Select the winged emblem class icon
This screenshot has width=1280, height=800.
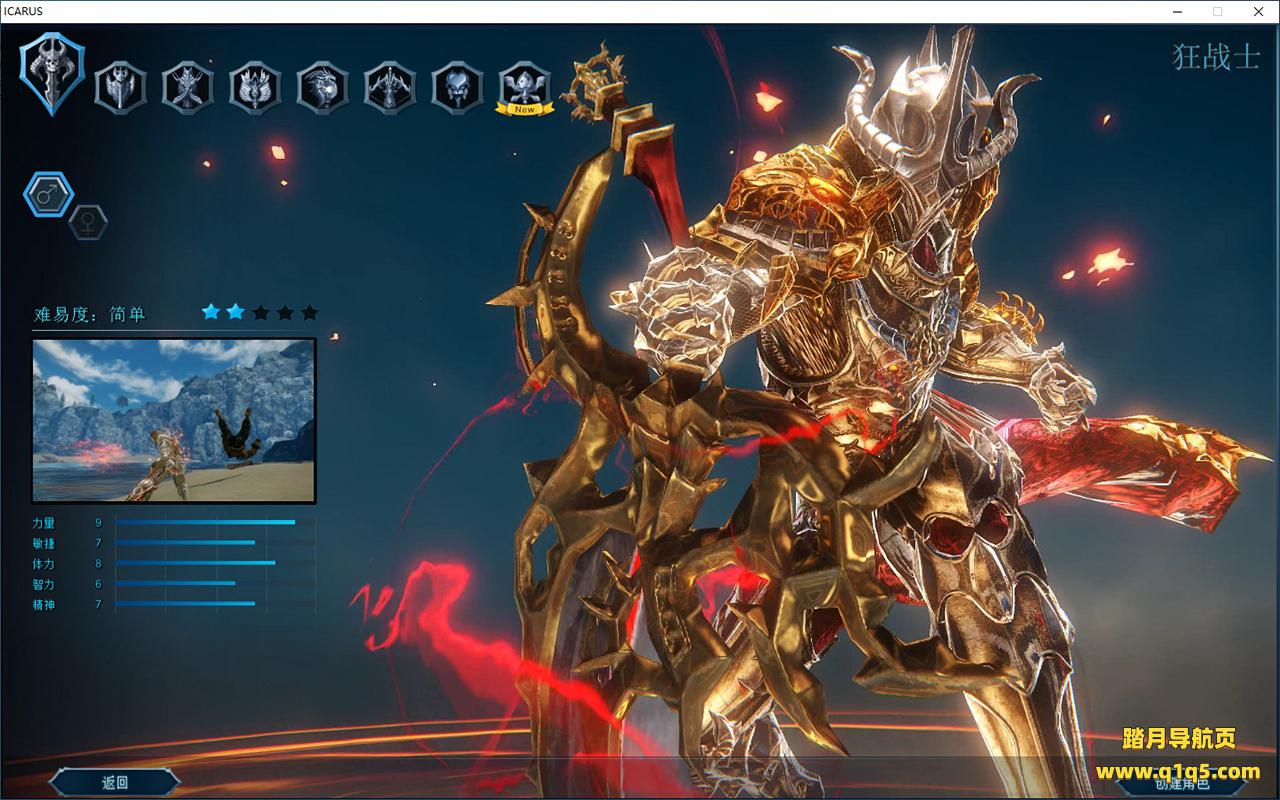tap(255, 87)
